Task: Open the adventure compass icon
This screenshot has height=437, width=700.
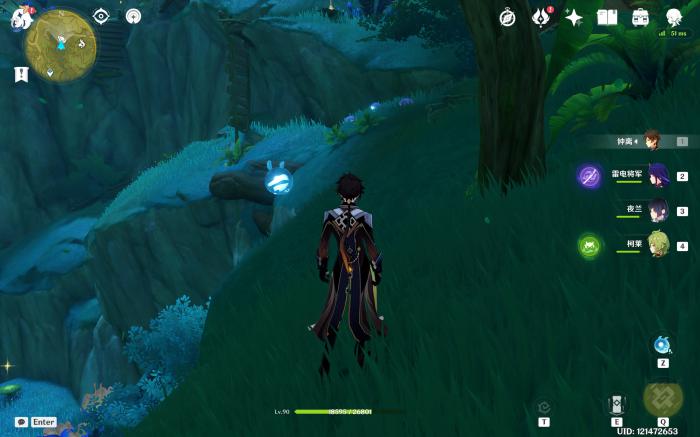Action: tap(507, 18)
